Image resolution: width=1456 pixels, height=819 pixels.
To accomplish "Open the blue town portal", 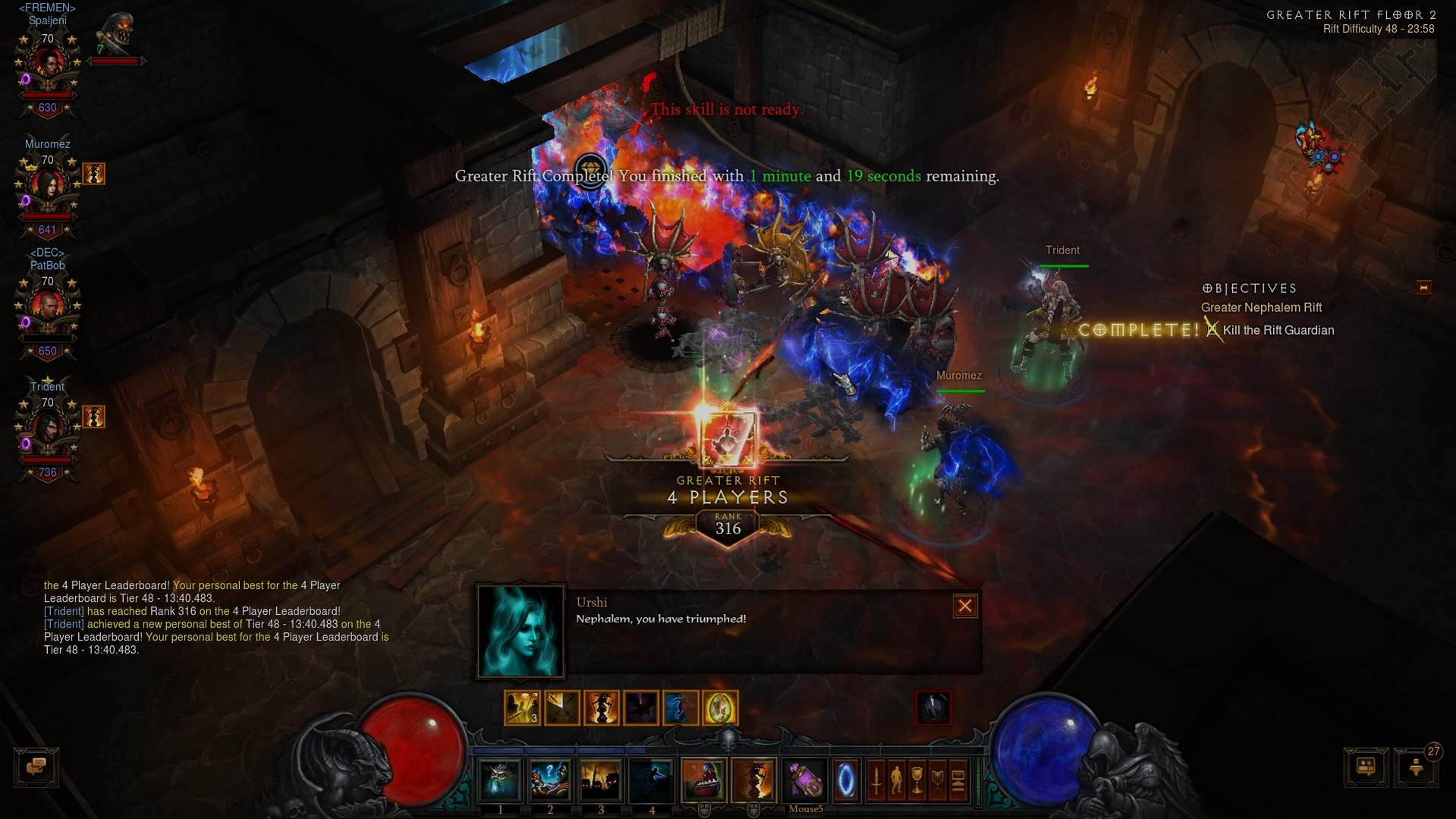I will [845, 780].
